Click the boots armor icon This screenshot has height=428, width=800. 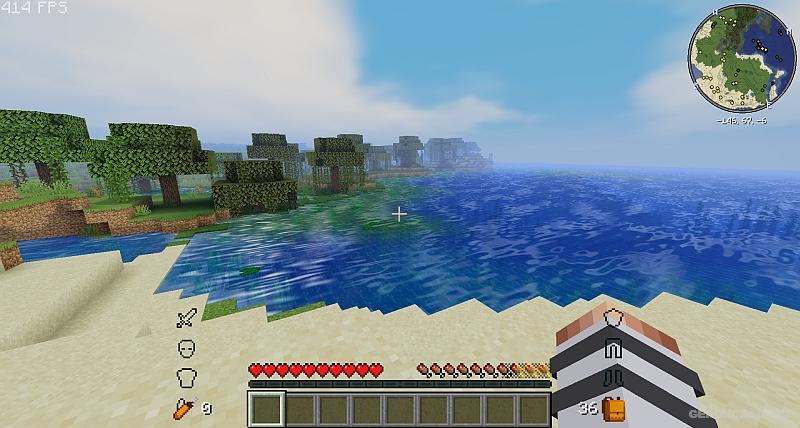(615, 378)
